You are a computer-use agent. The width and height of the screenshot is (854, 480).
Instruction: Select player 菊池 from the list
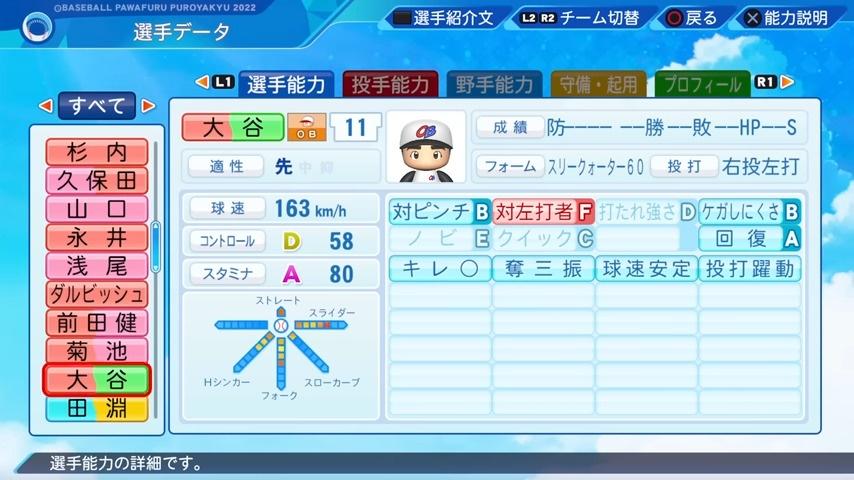tap(97, 352)
